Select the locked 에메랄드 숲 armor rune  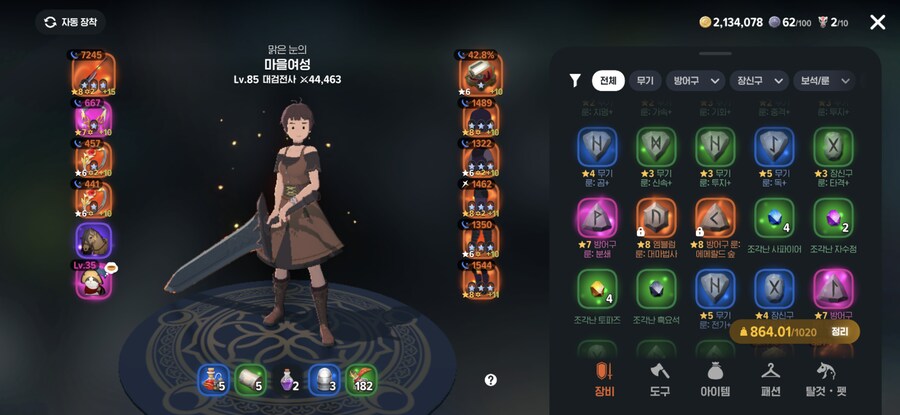click(x=715, y=220)
